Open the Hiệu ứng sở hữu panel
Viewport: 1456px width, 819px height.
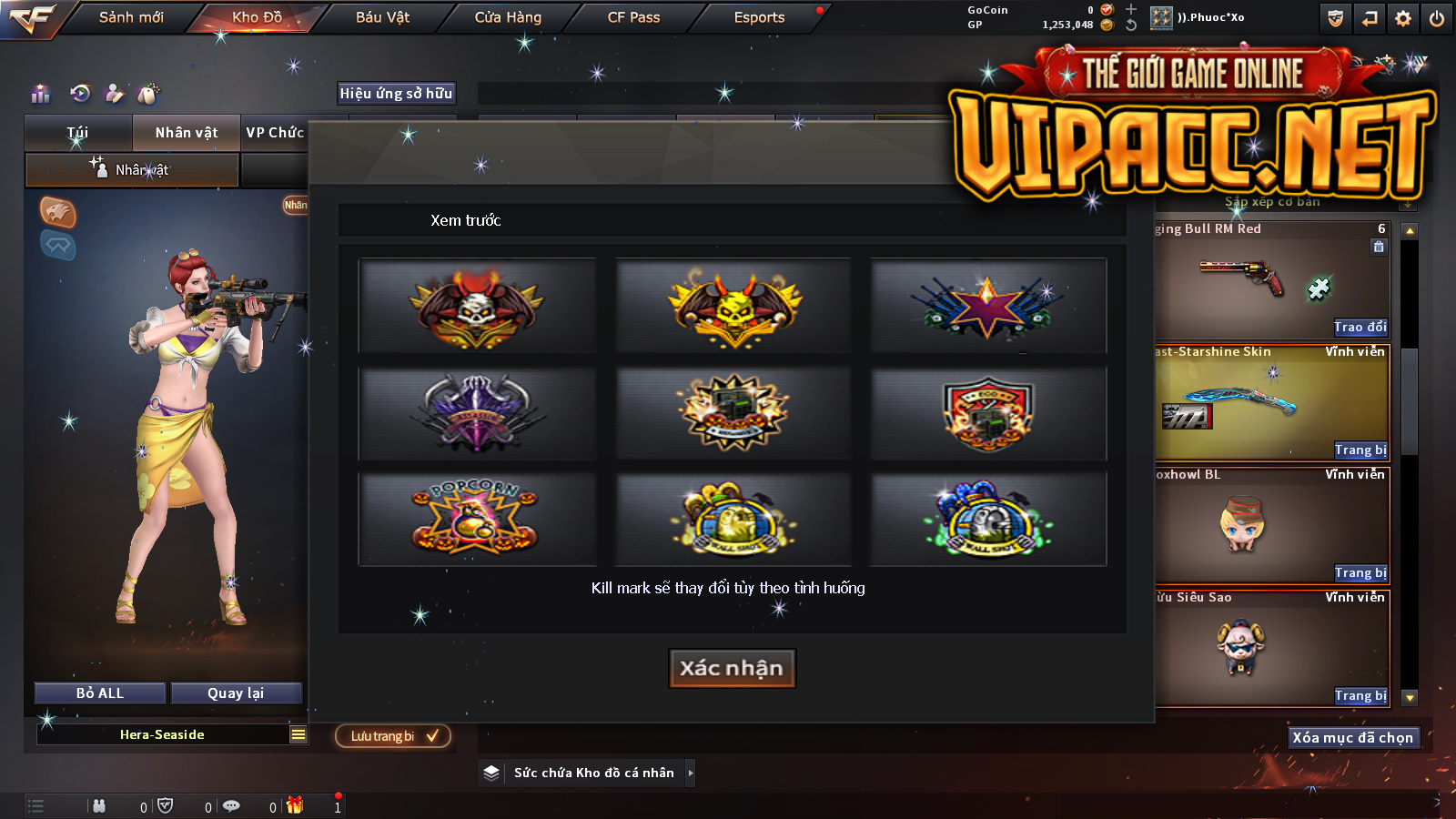(396, 93)
